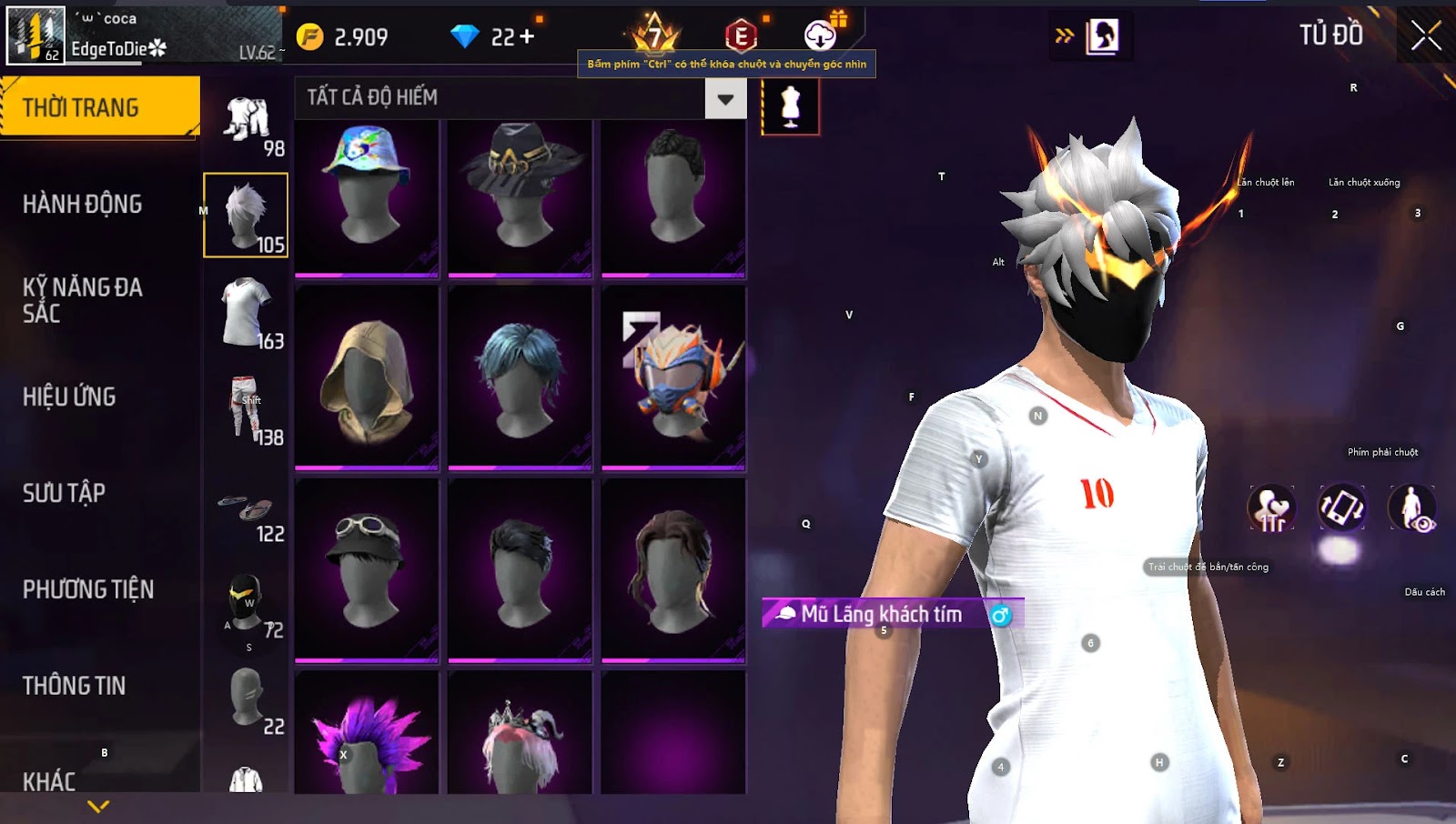Select the shirt category with 163 items

pos(248,314)
